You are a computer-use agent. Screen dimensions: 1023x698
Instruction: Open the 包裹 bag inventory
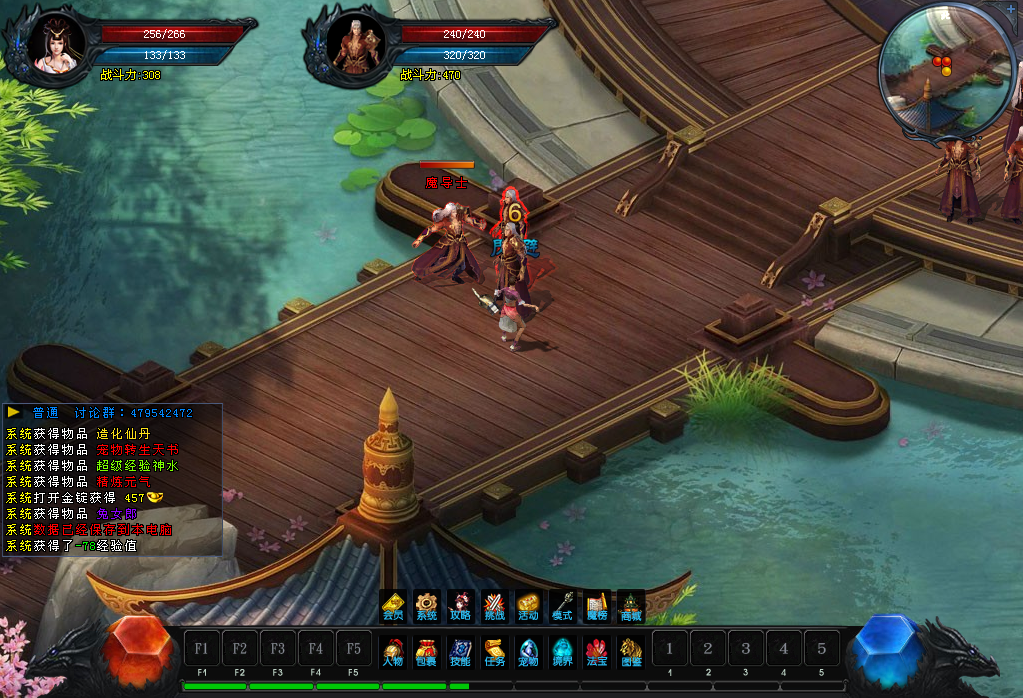427,652
